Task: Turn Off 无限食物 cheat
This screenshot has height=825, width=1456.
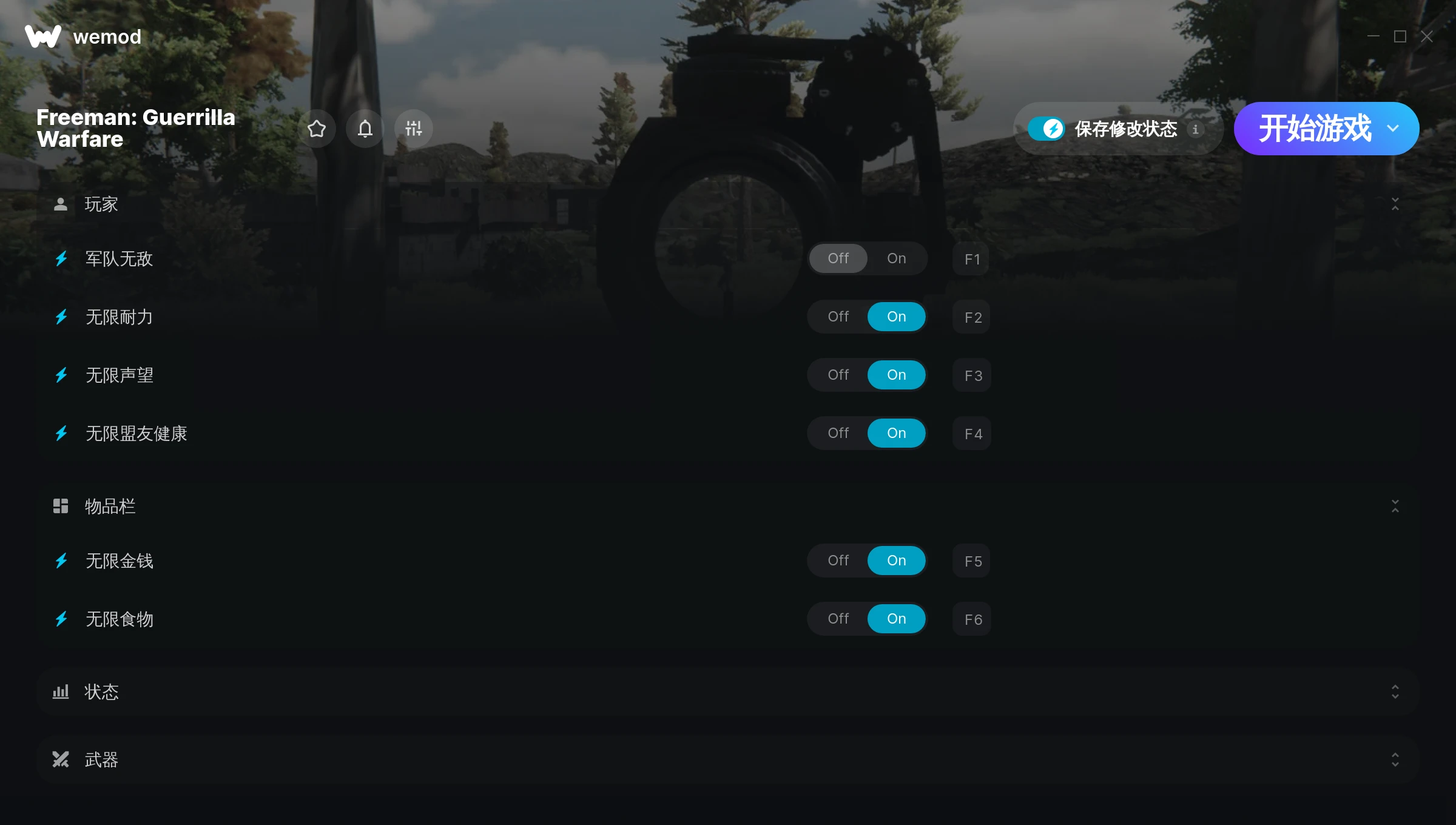Action: (x=838, y=619)
